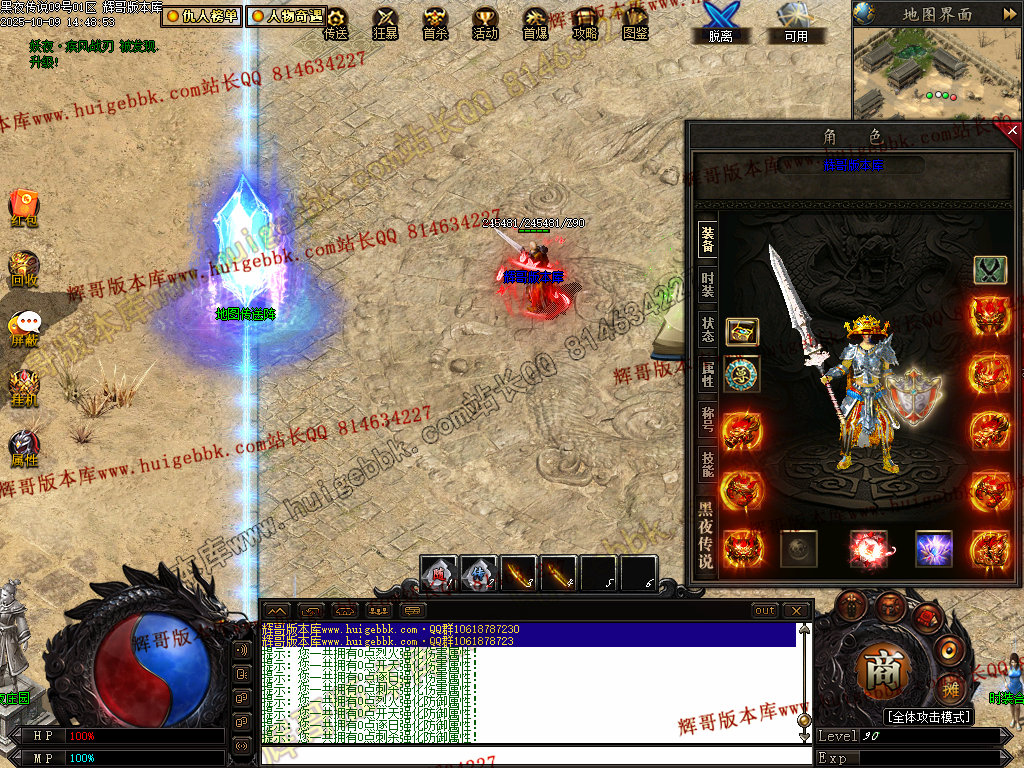This screenshot has height=768, width=1024.
Task: Click the 人物奇遇 adventure button
Action: [287, 16]
